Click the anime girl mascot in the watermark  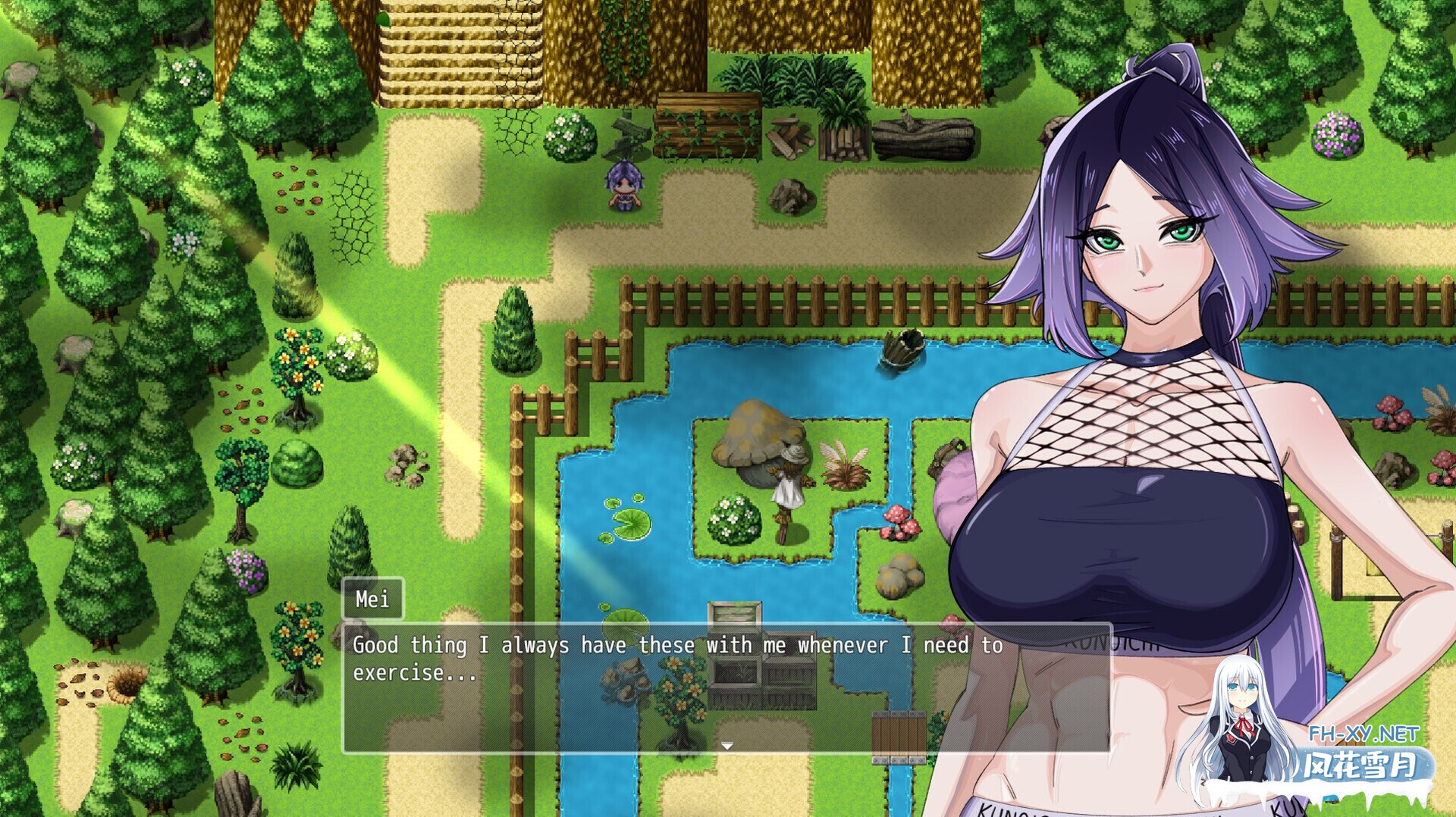pyautogui.click(x=1244, y=728)
